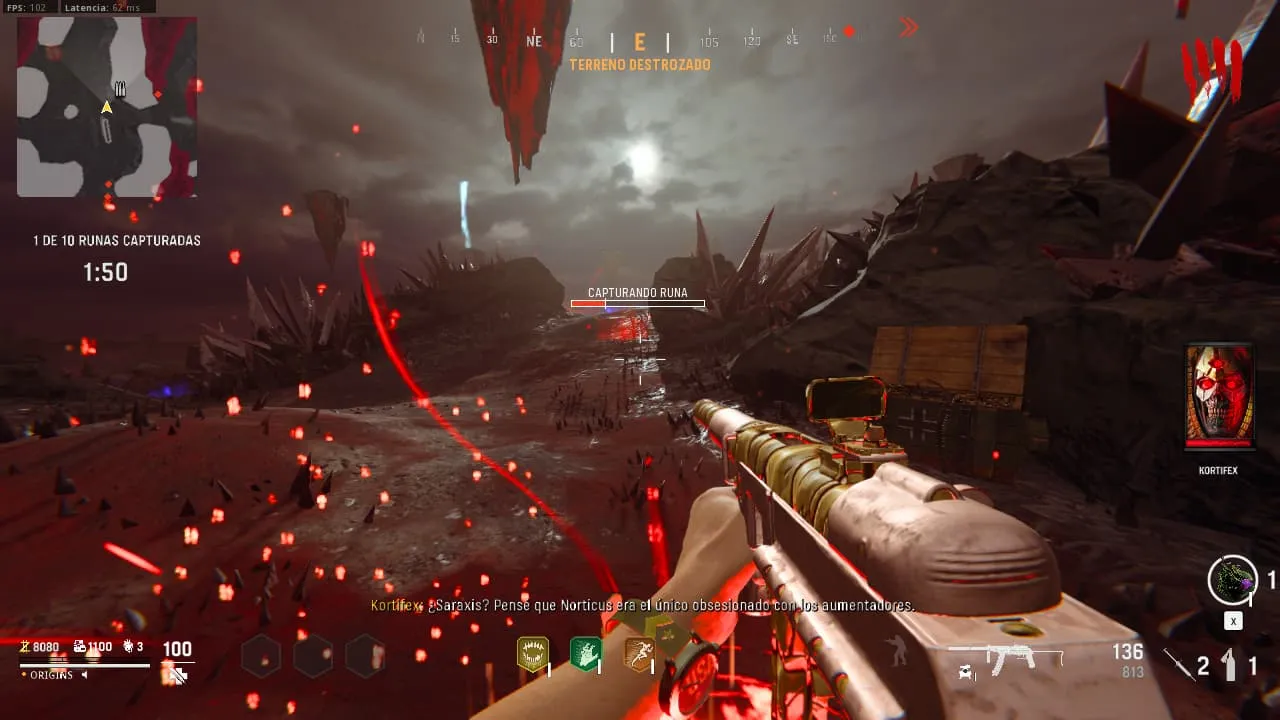Viewport: 1280px width, 720px height.
Task: Click the runes captured objective tracker
Action: point(117,241)
